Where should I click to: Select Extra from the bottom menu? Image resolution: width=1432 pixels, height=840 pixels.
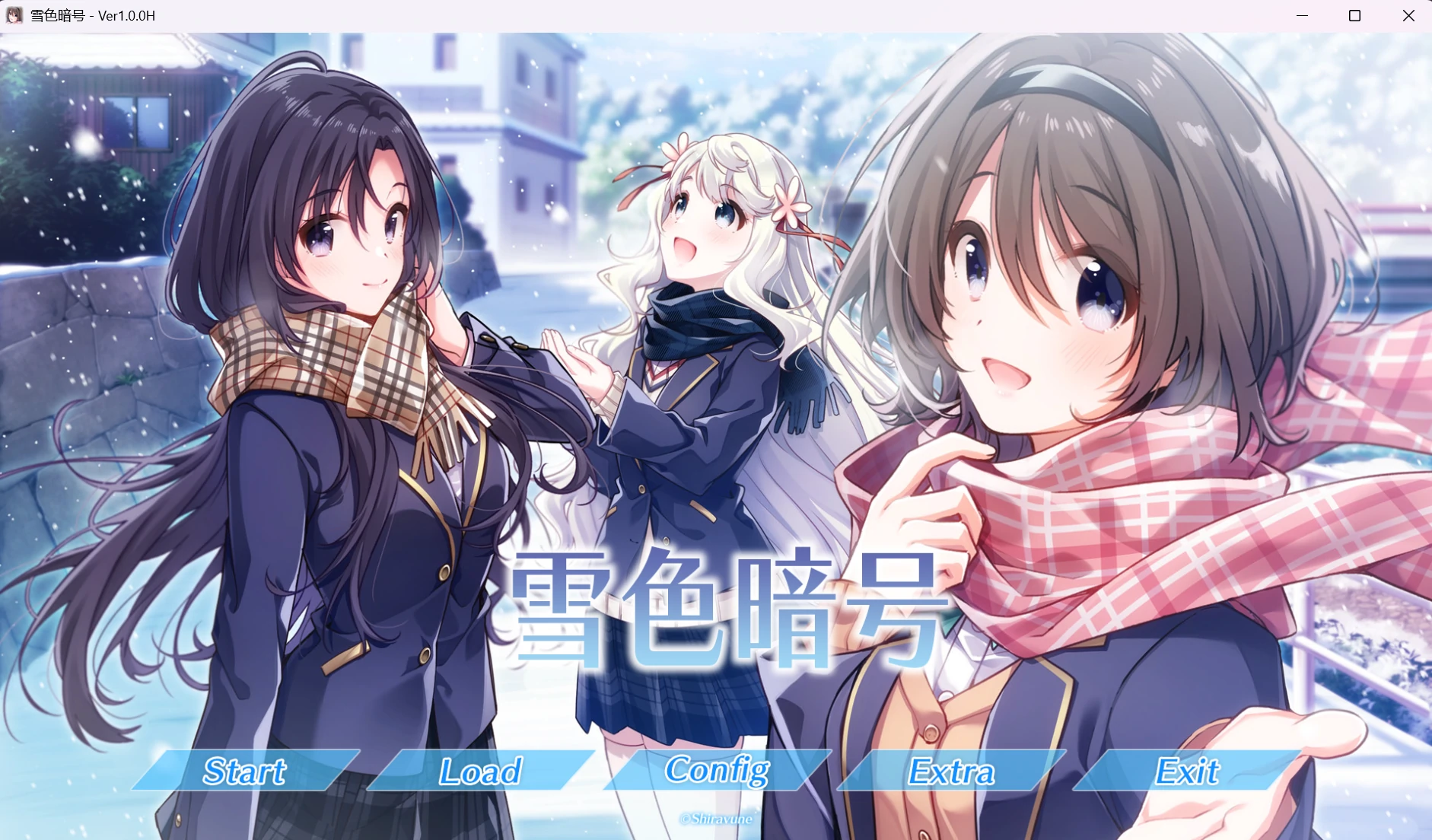[x=951, y=773]
